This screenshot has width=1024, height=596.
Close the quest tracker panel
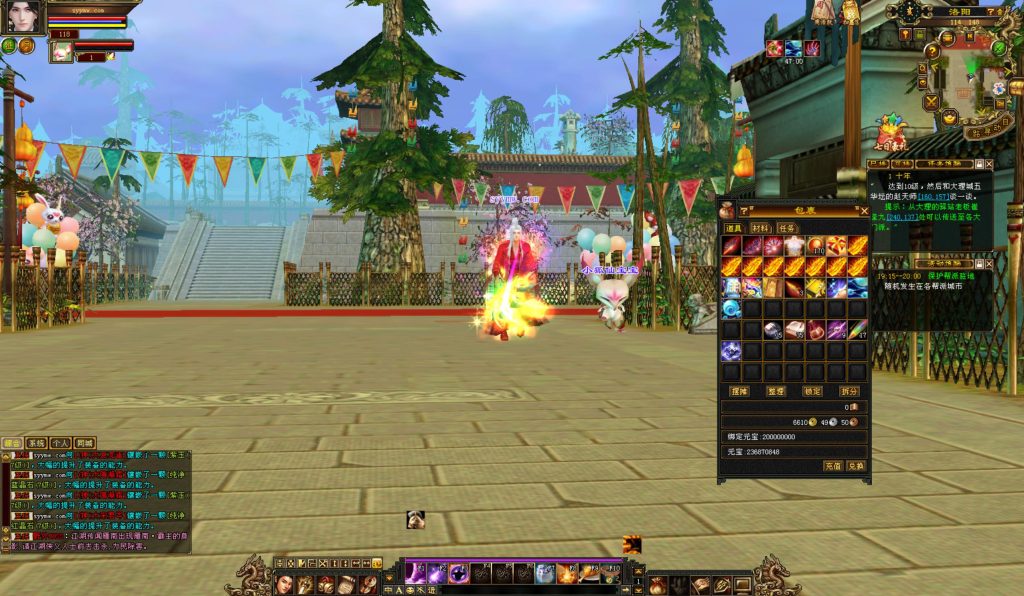point(989,164)
